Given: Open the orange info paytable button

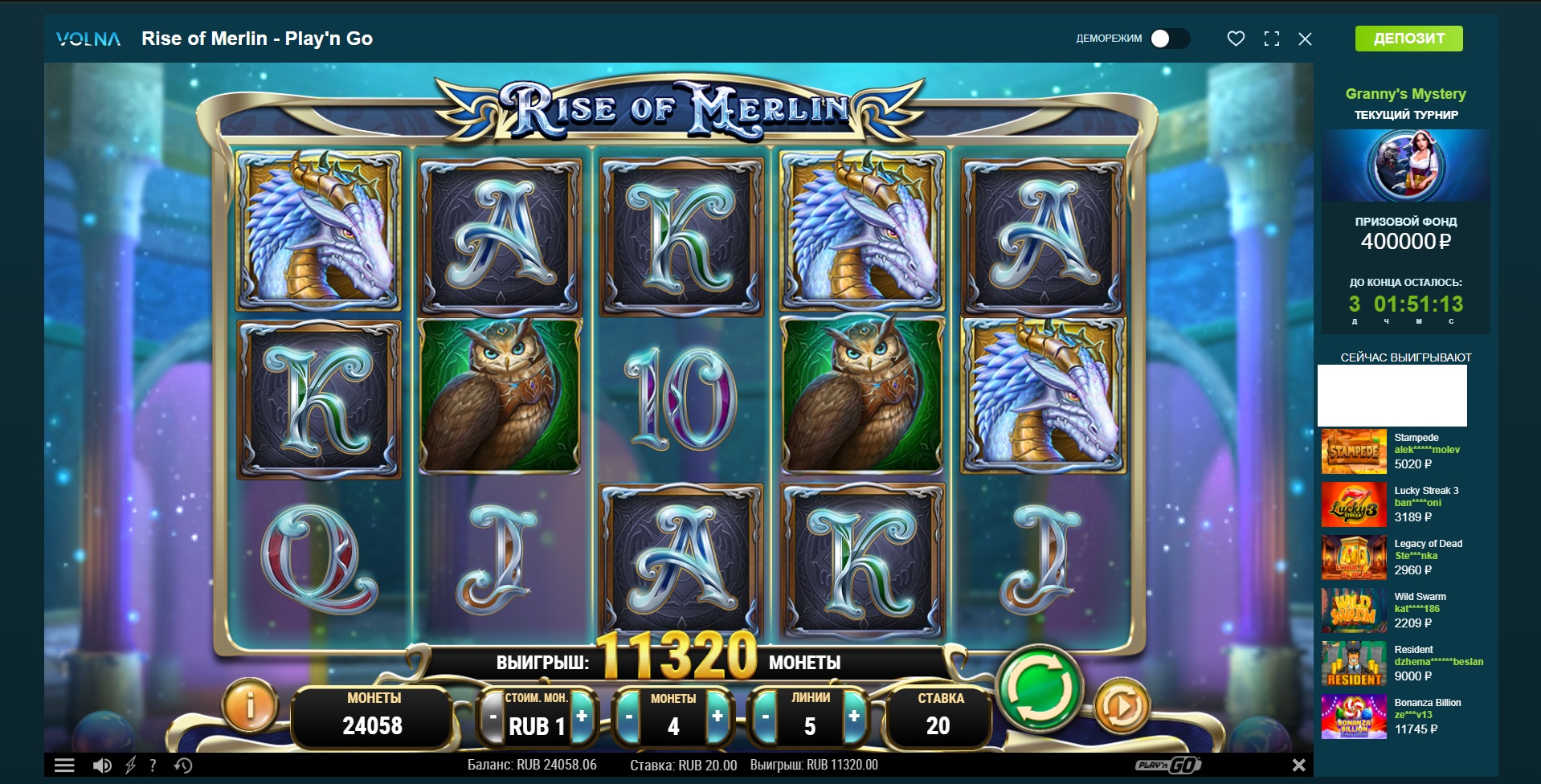Looking at the screenshot, I should tap(250, 706).
